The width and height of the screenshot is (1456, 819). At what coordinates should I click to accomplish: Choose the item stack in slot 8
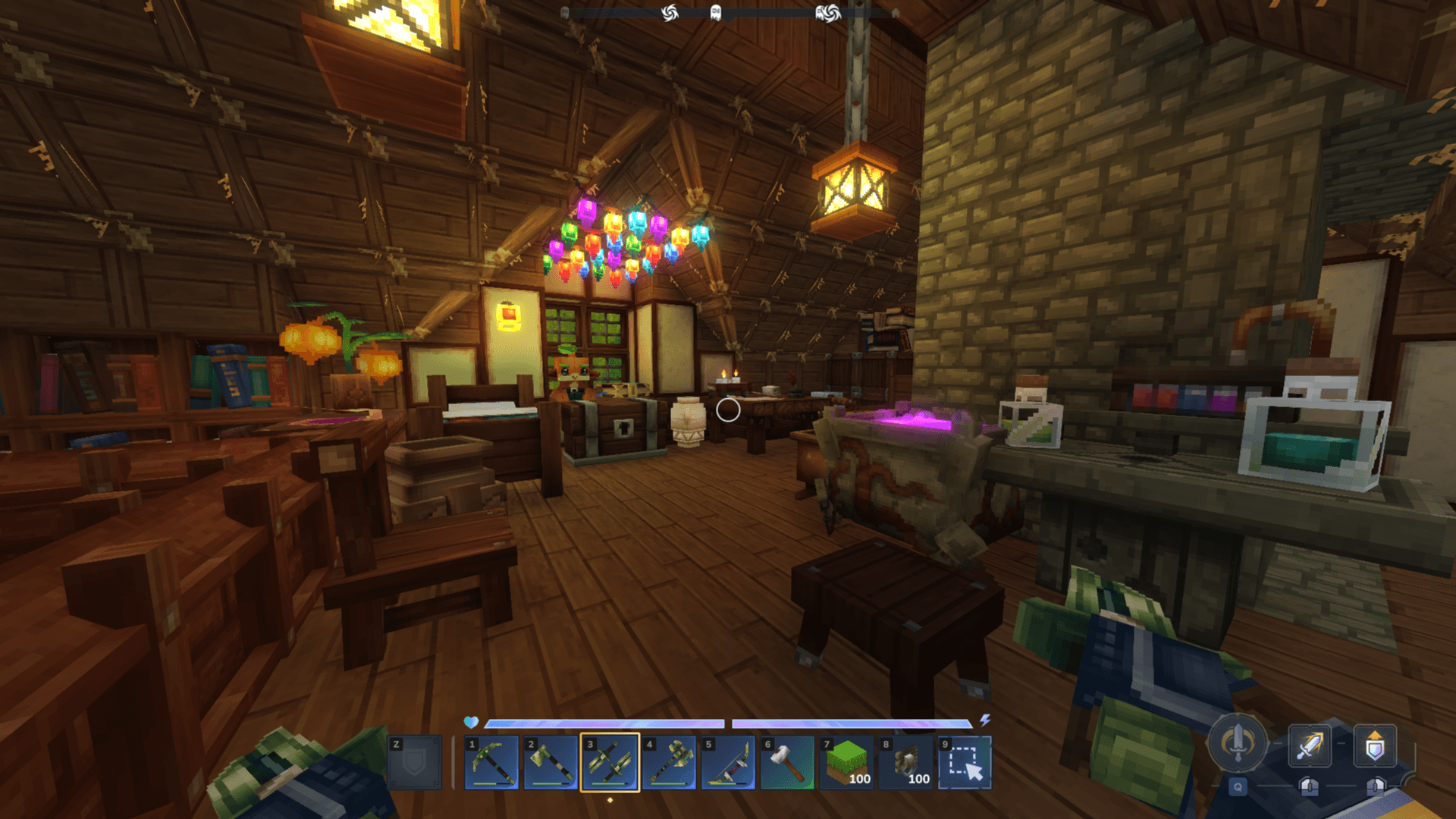[905, 762]
